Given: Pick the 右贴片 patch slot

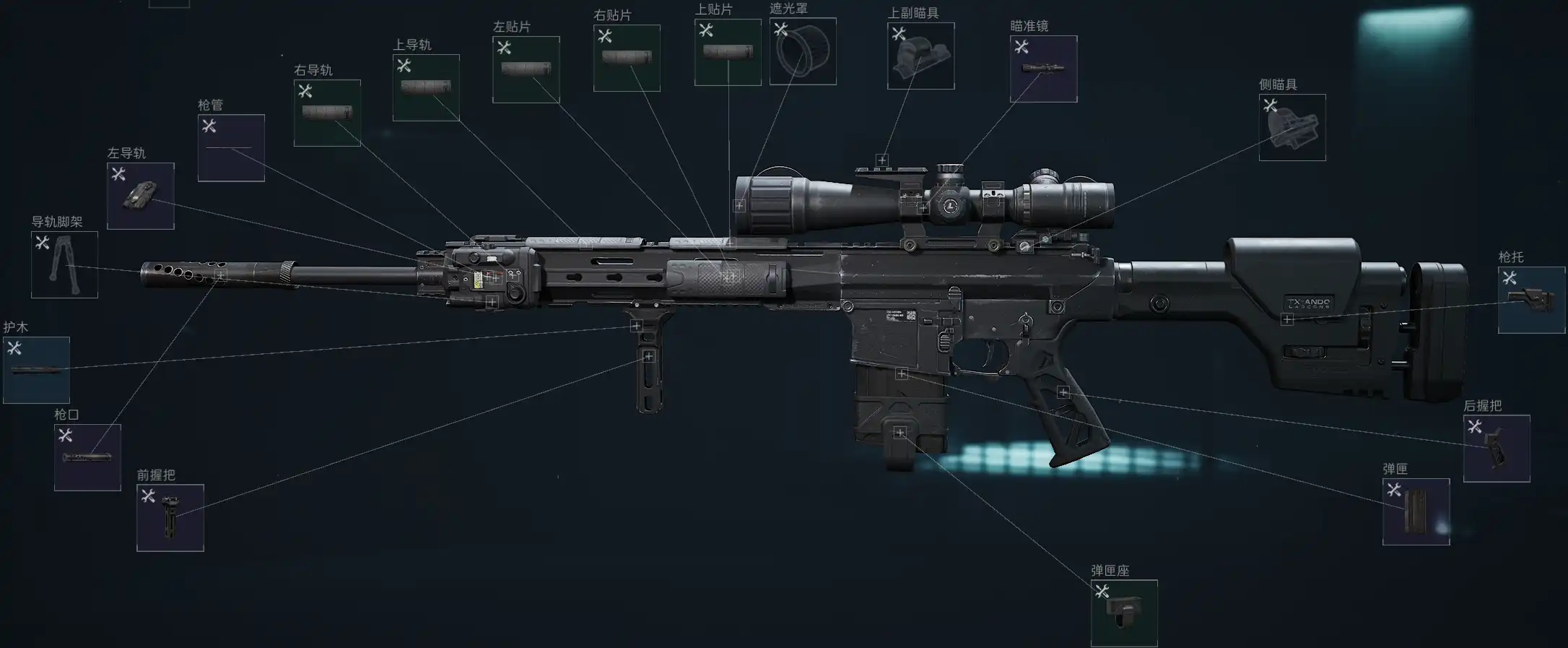Looking at the screenshot, I should coord(627,58).
